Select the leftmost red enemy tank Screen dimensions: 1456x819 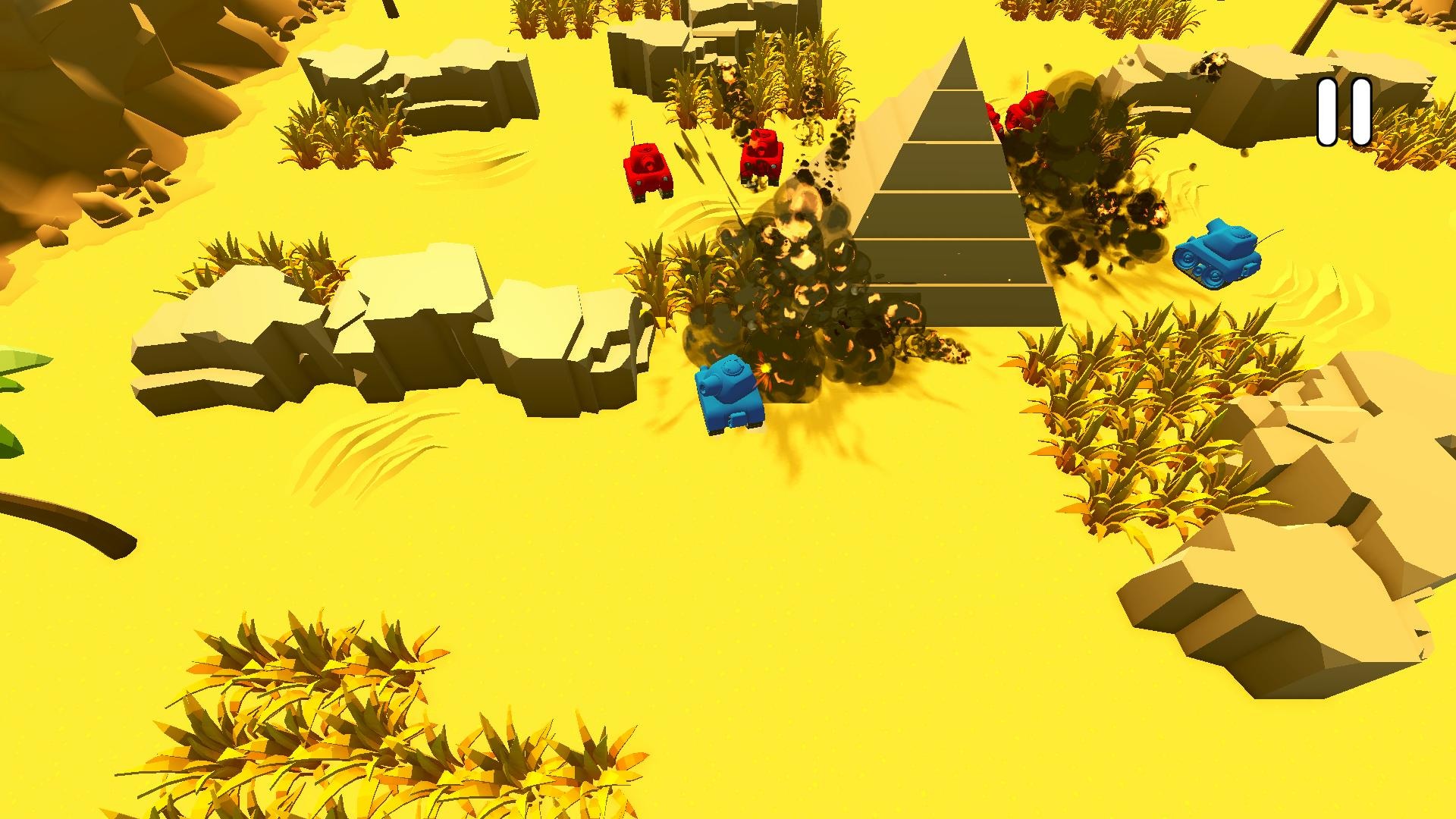click(648, 171)
